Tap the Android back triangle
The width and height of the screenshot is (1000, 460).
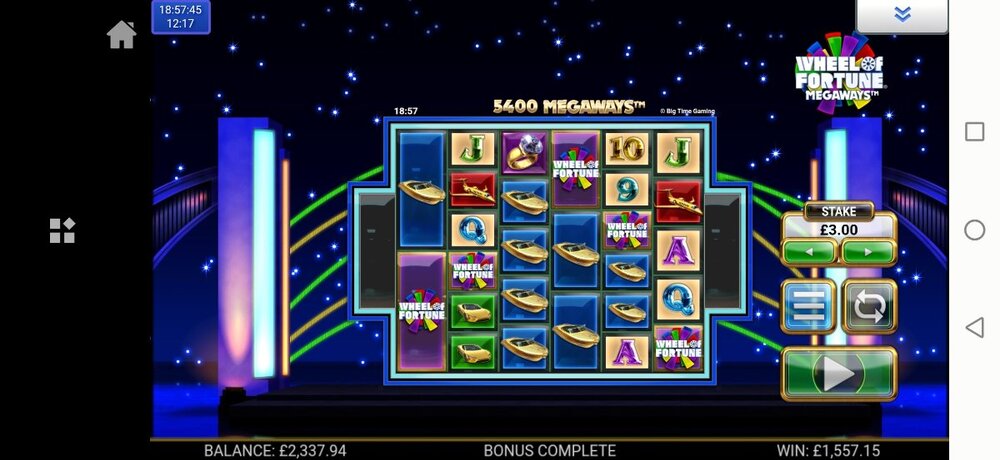click(974, 327)
